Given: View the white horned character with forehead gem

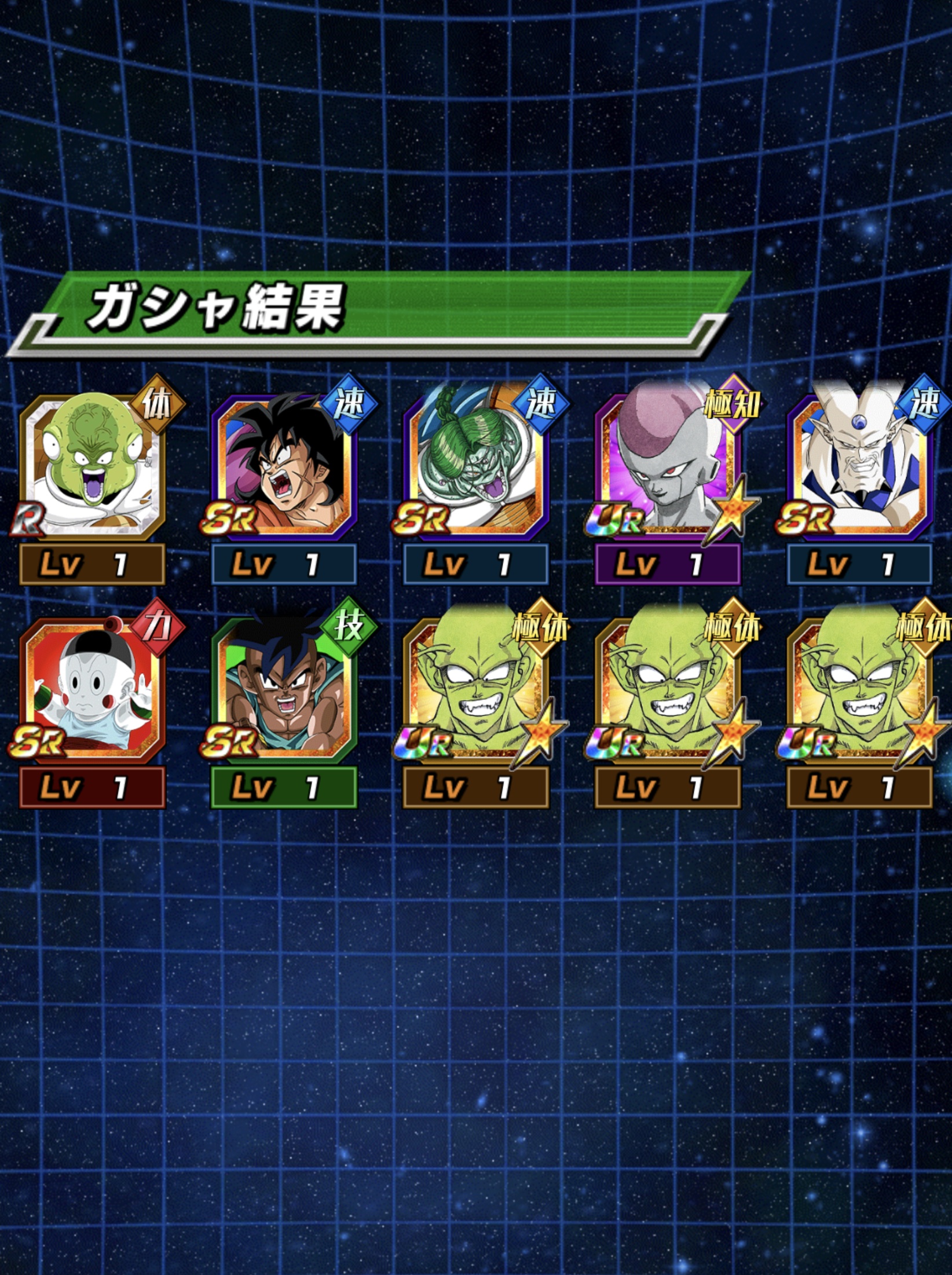Looking at the screenshot, I should click(859, 466).
